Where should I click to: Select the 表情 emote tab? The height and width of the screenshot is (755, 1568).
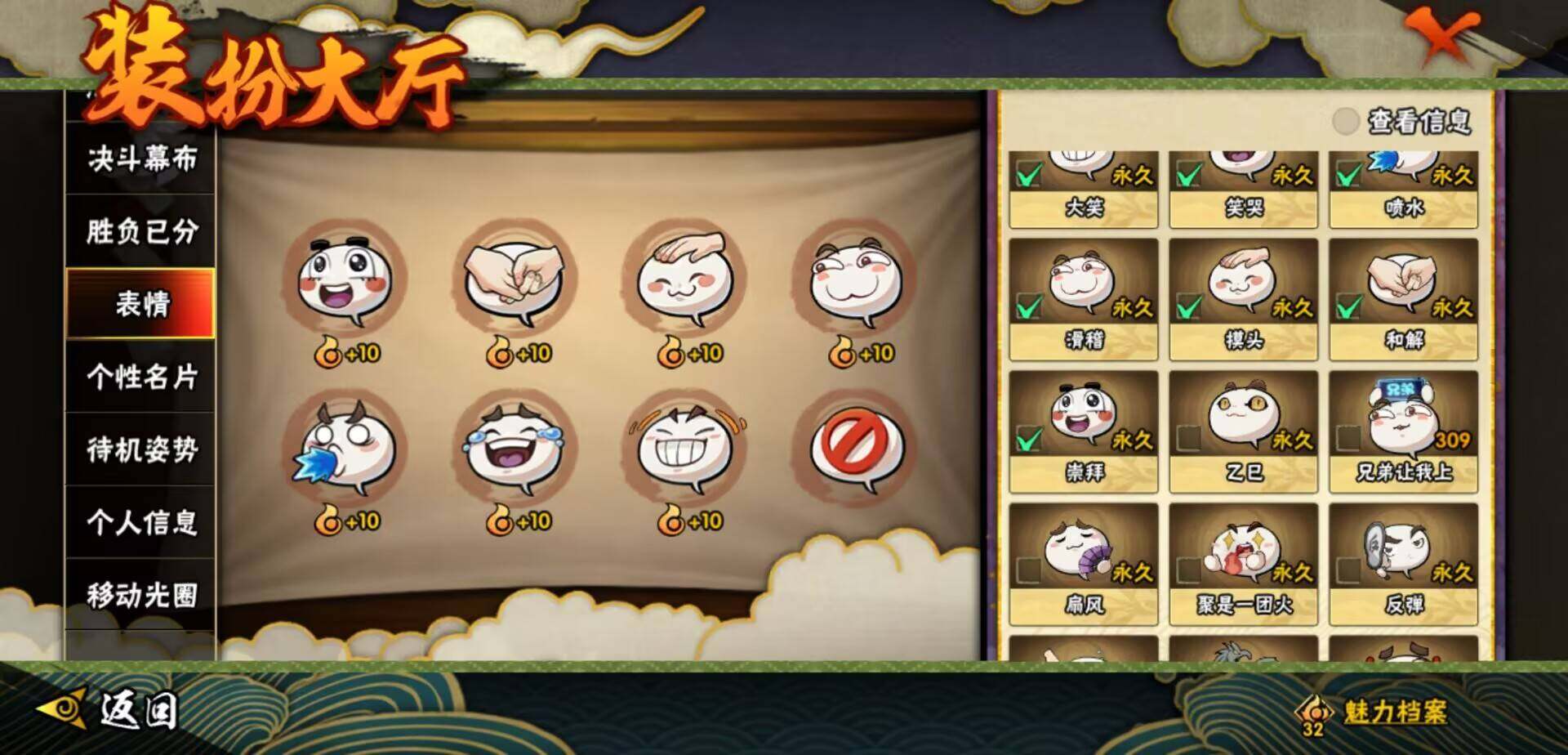[141, 304]
